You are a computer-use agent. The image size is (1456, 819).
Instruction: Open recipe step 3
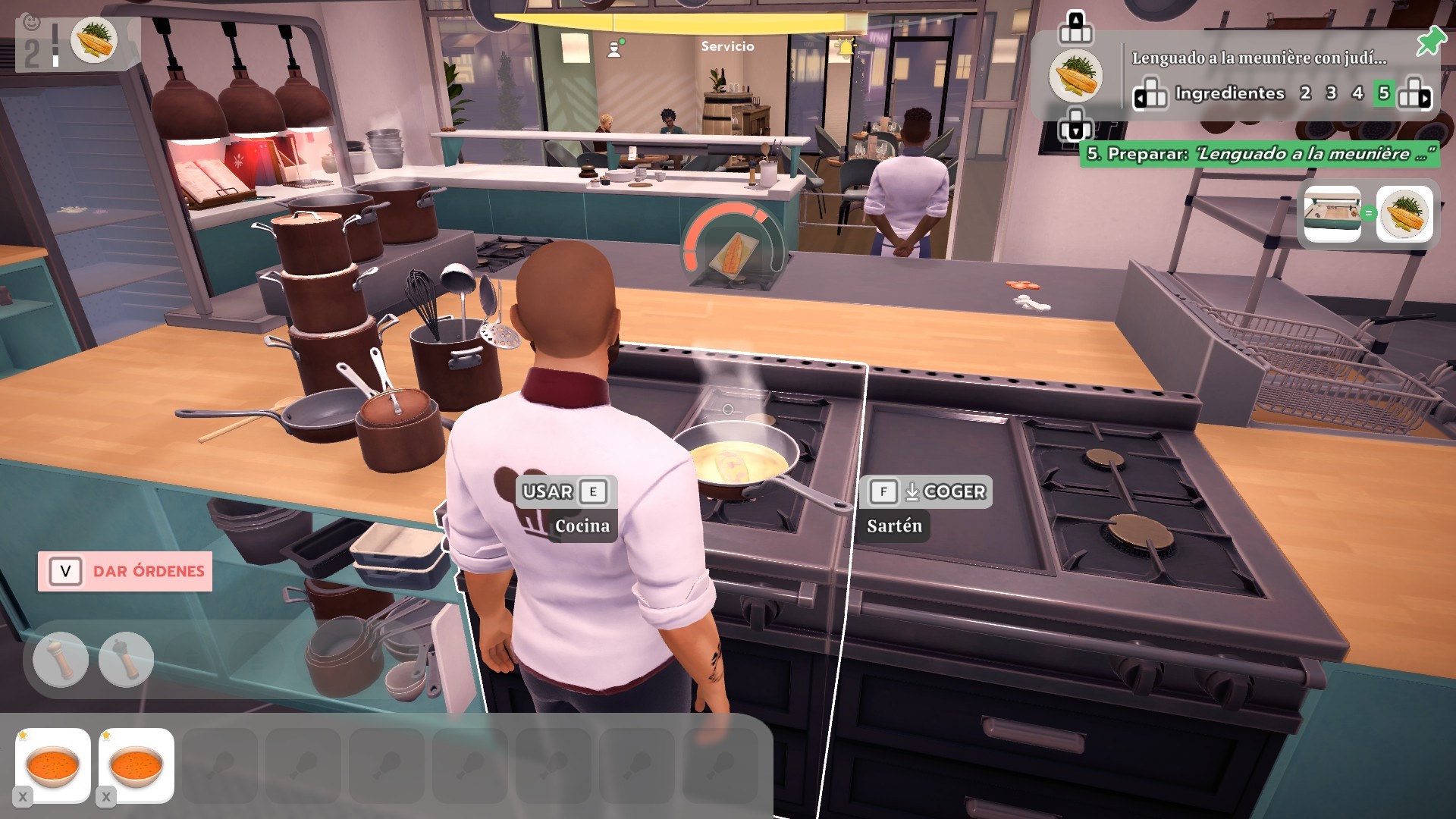[1331, 93]
